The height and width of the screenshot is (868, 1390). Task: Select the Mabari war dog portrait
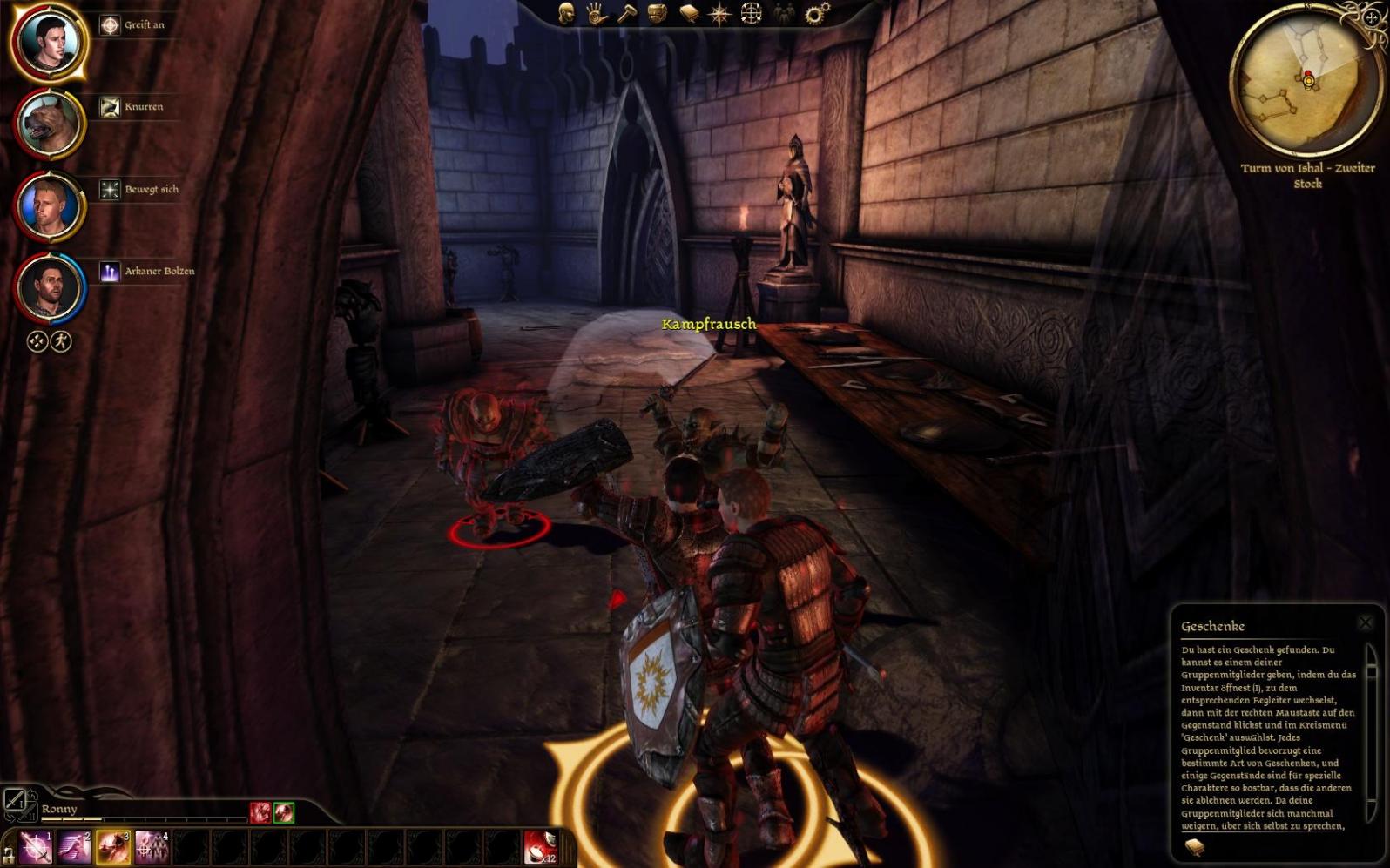[x=49, y=123]
